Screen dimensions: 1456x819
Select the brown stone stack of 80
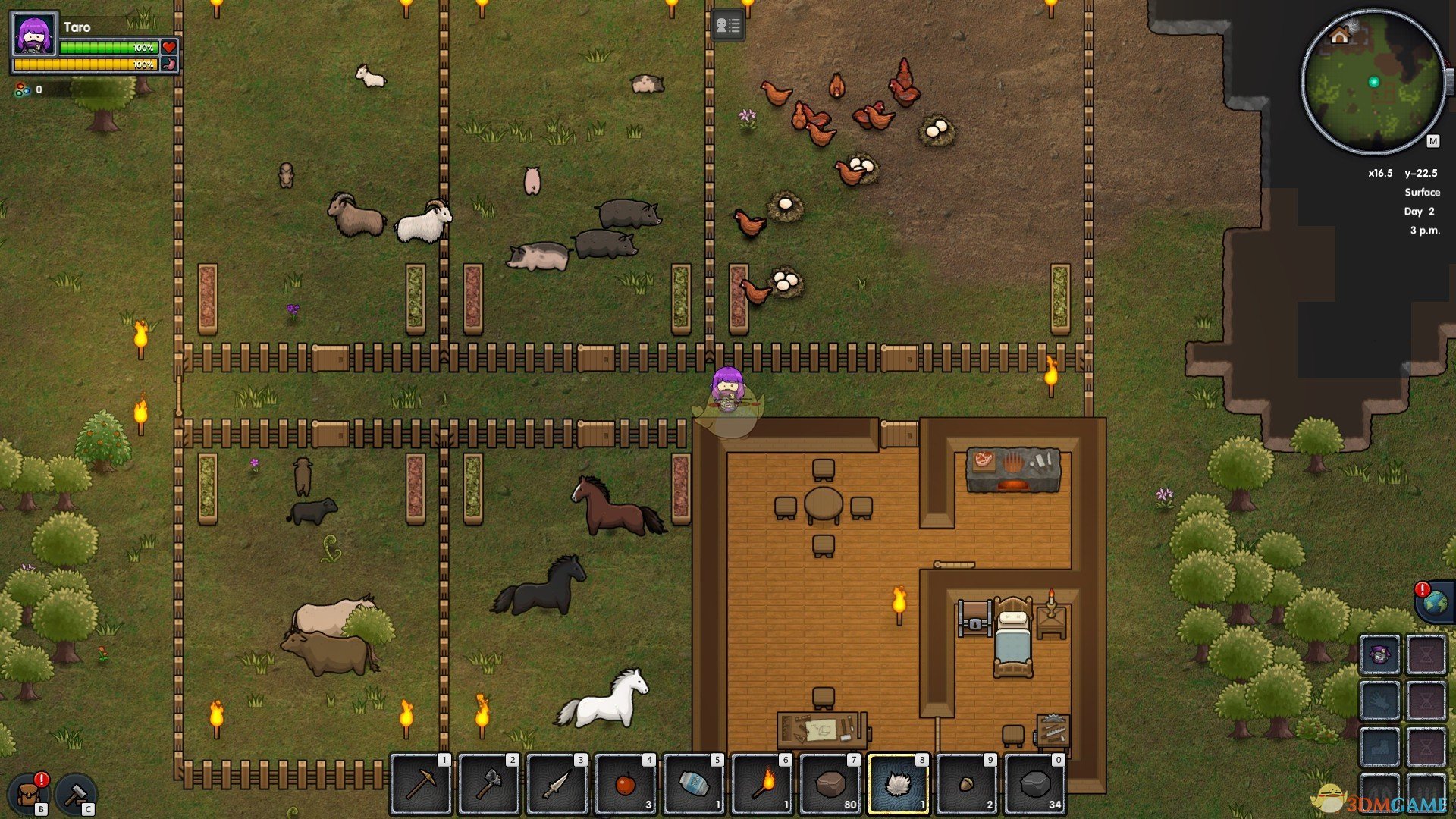(x=830, y=784)
